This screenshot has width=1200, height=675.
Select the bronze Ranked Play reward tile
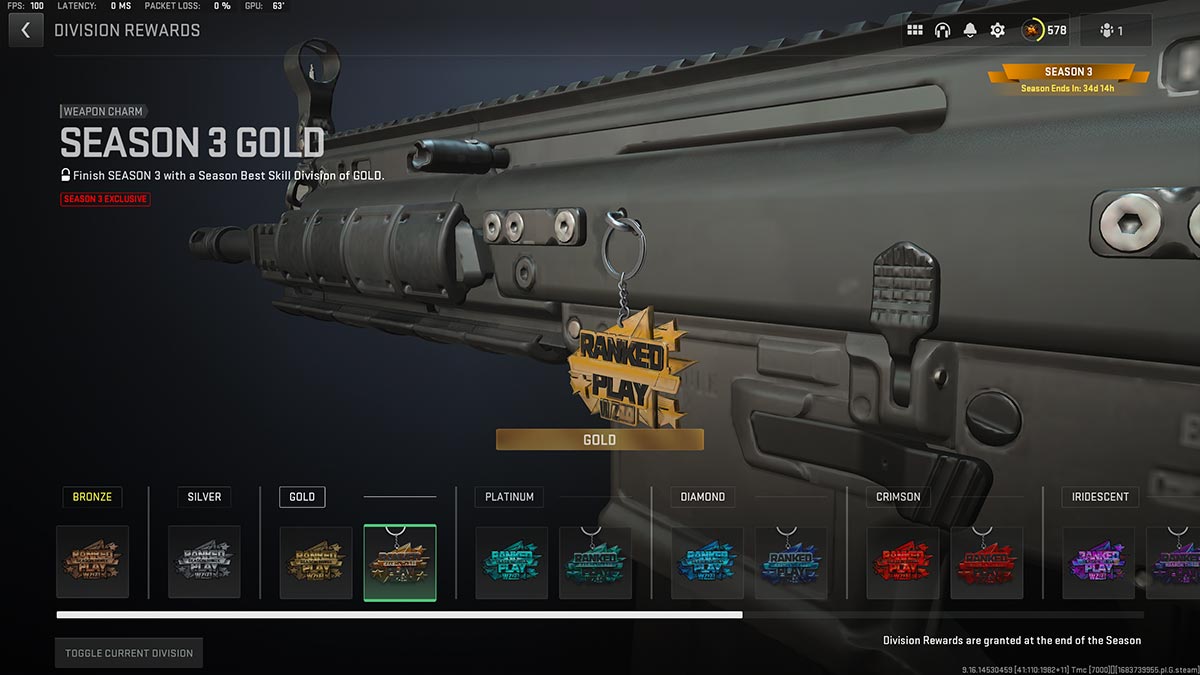[x=93, y=562]
